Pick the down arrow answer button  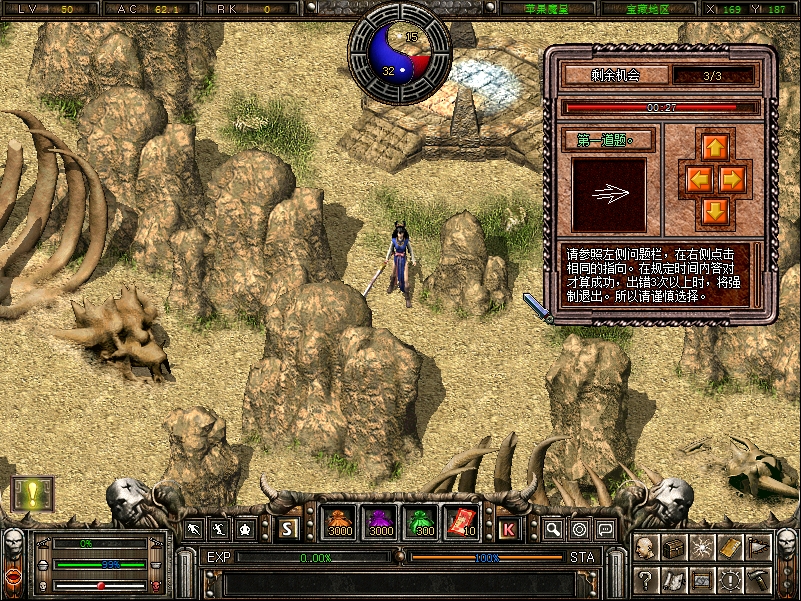714,210
